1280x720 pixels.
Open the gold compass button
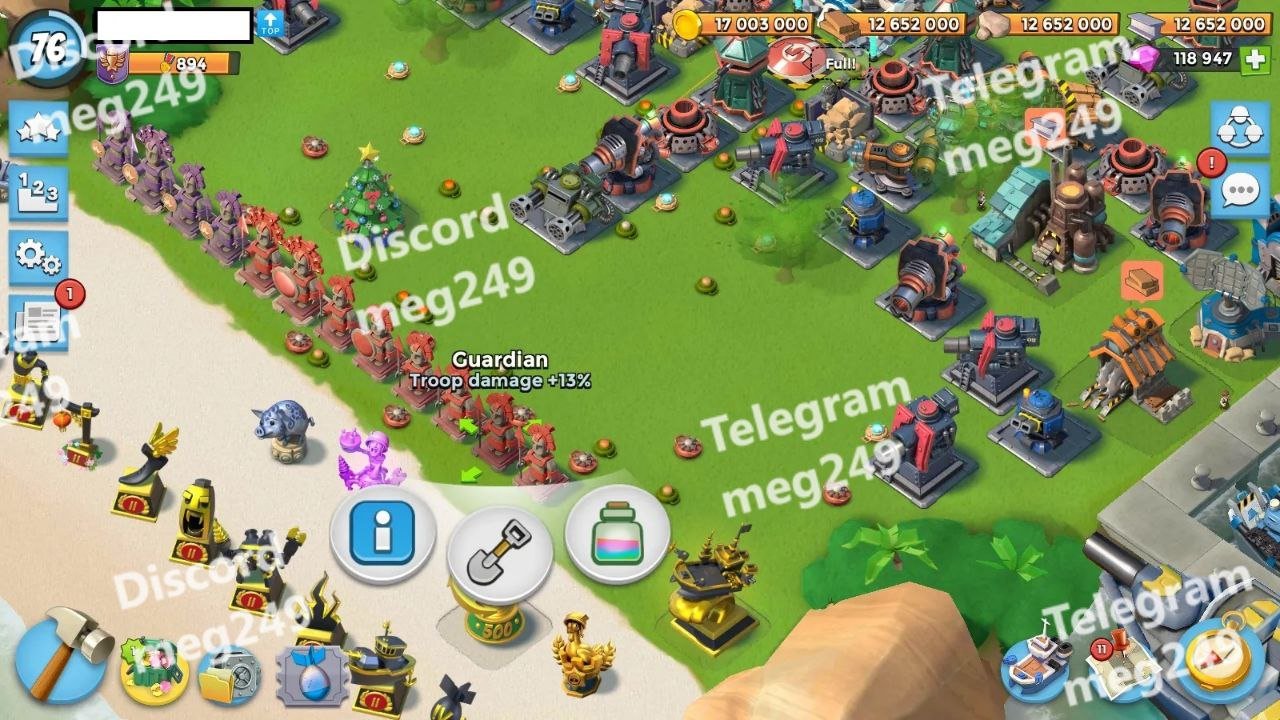[x=1221, y=660]
